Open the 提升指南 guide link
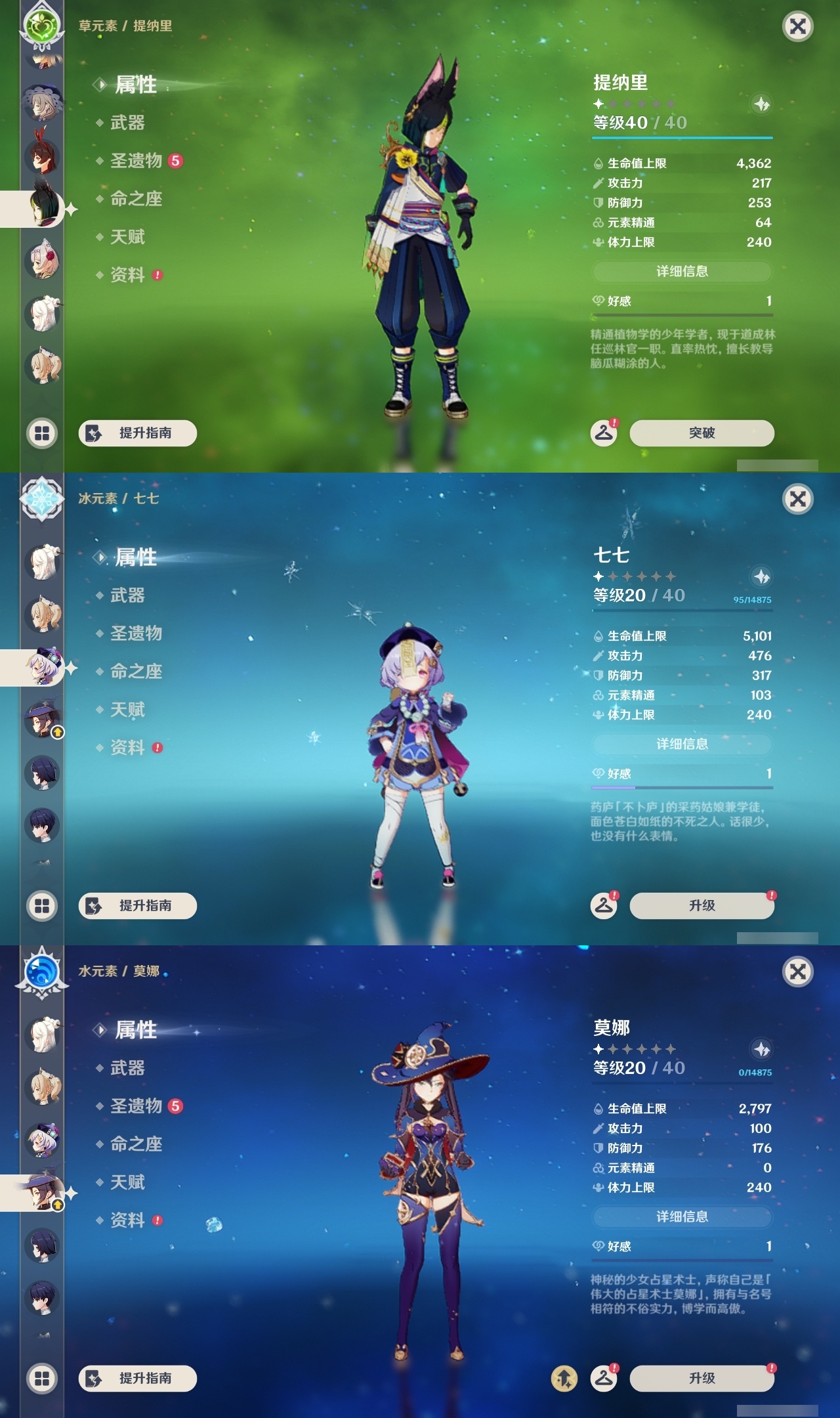Viewport: 840px width, 1418px height. pyautogui.click(x=136, y=433)
